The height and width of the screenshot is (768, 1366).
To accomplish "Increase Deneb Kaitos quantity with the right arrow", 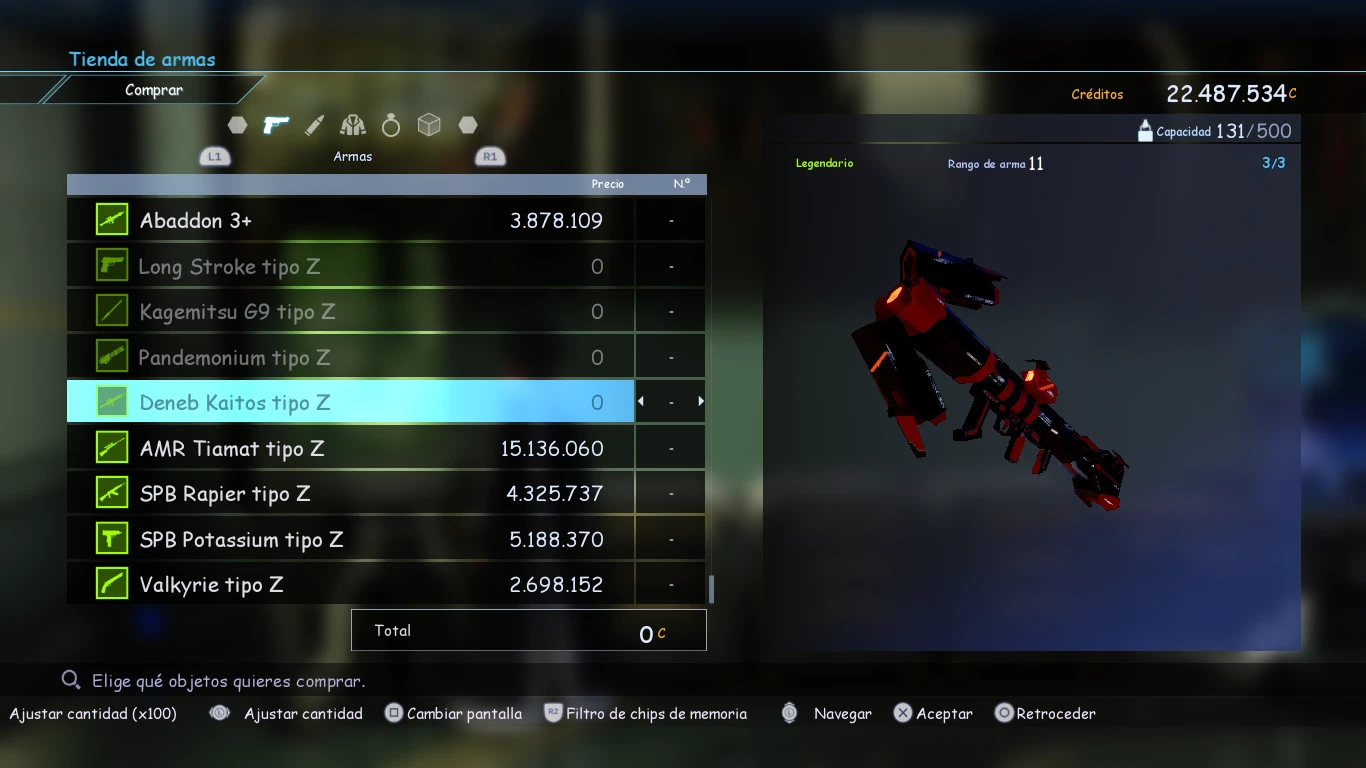I will (x=701, y=402).
